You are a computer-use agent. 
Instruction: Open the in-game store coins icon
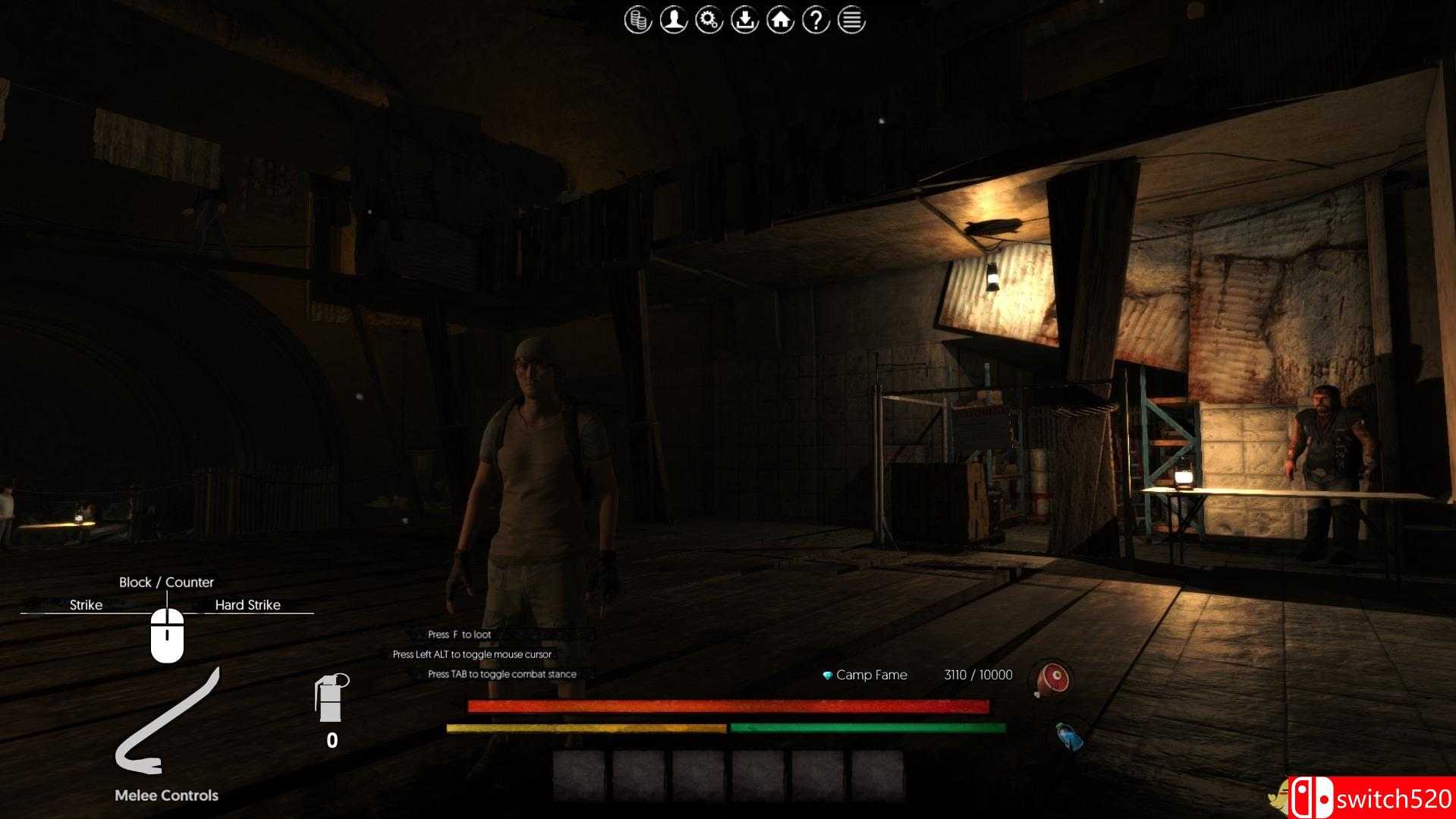637,20
